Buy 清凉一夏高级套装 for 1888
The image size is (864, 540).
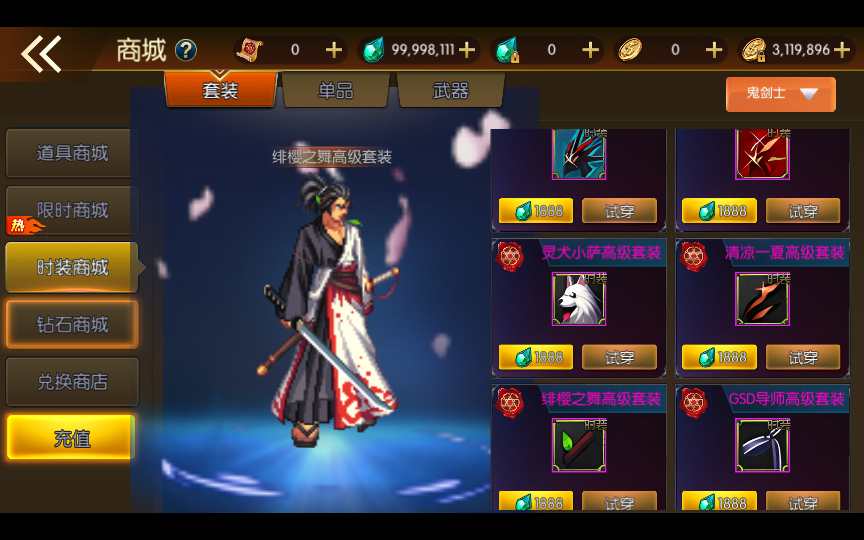click(x=719, y=357)
